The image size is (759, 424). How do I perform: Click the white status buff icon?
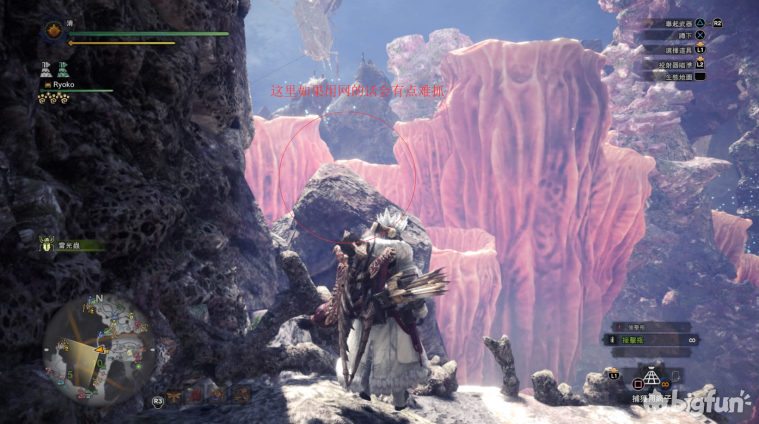click(x=46, y=70)
